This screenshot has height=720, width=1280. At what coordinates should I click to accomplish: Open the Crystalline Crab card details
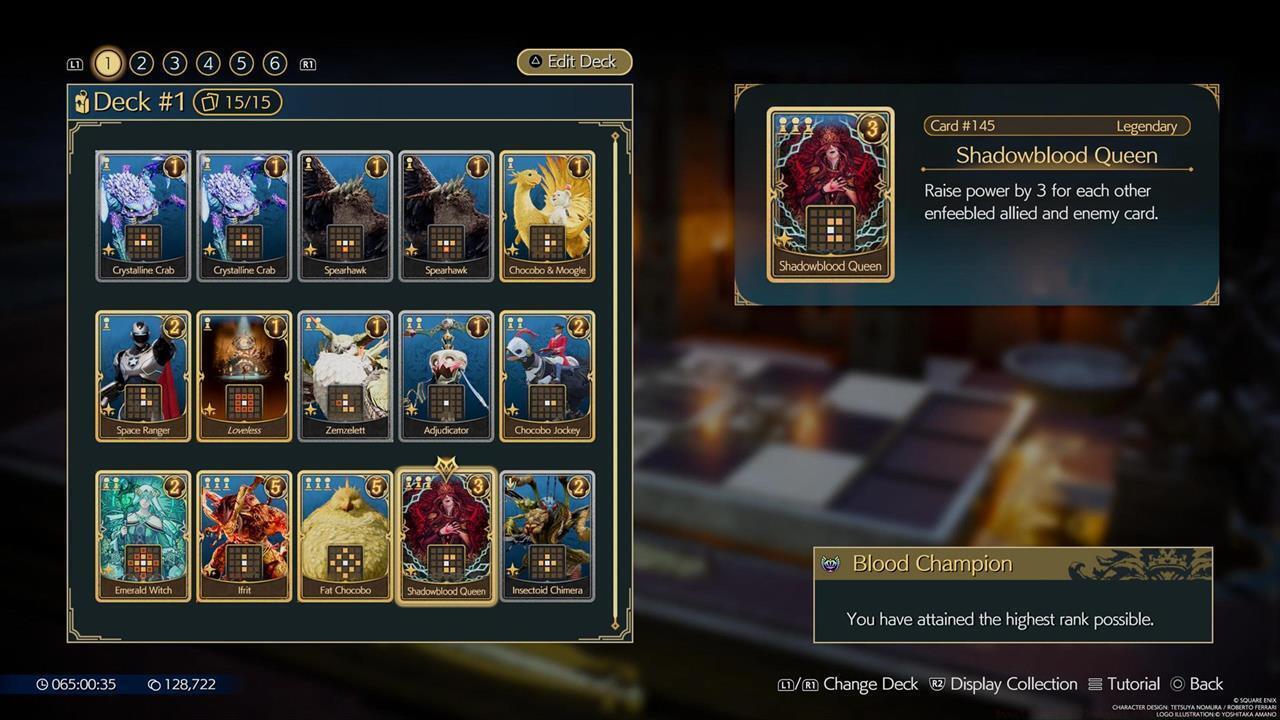142,215
